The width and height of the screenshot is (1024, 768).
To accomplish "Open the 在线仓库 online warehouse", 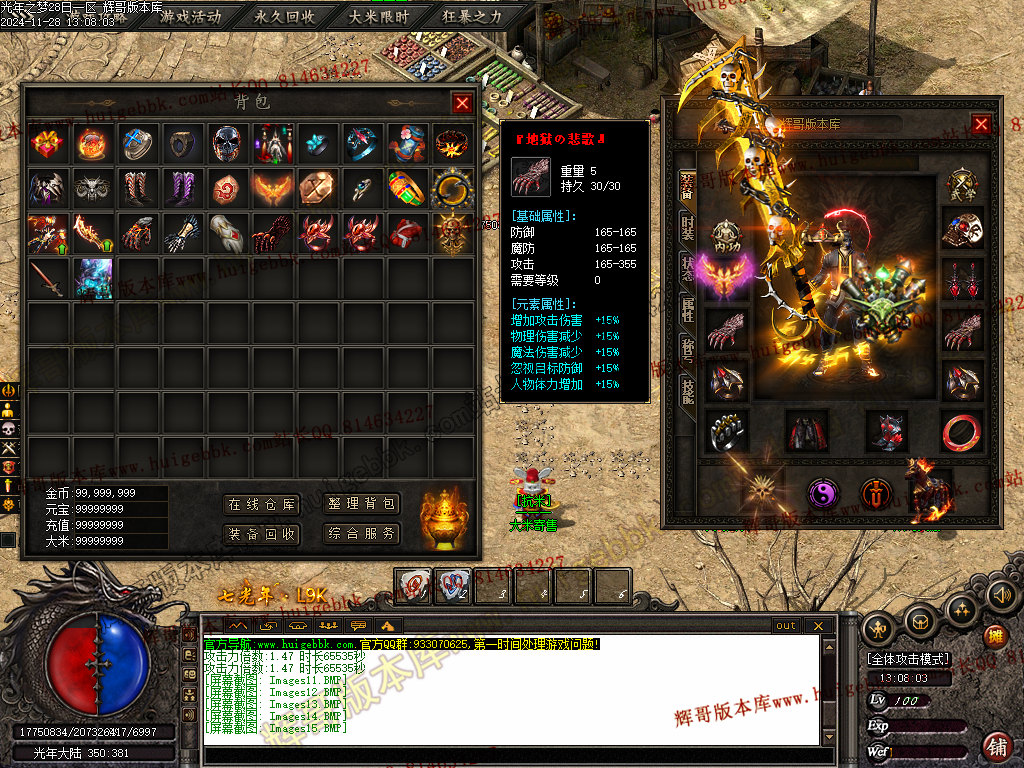I will click(x=261, y=504).
